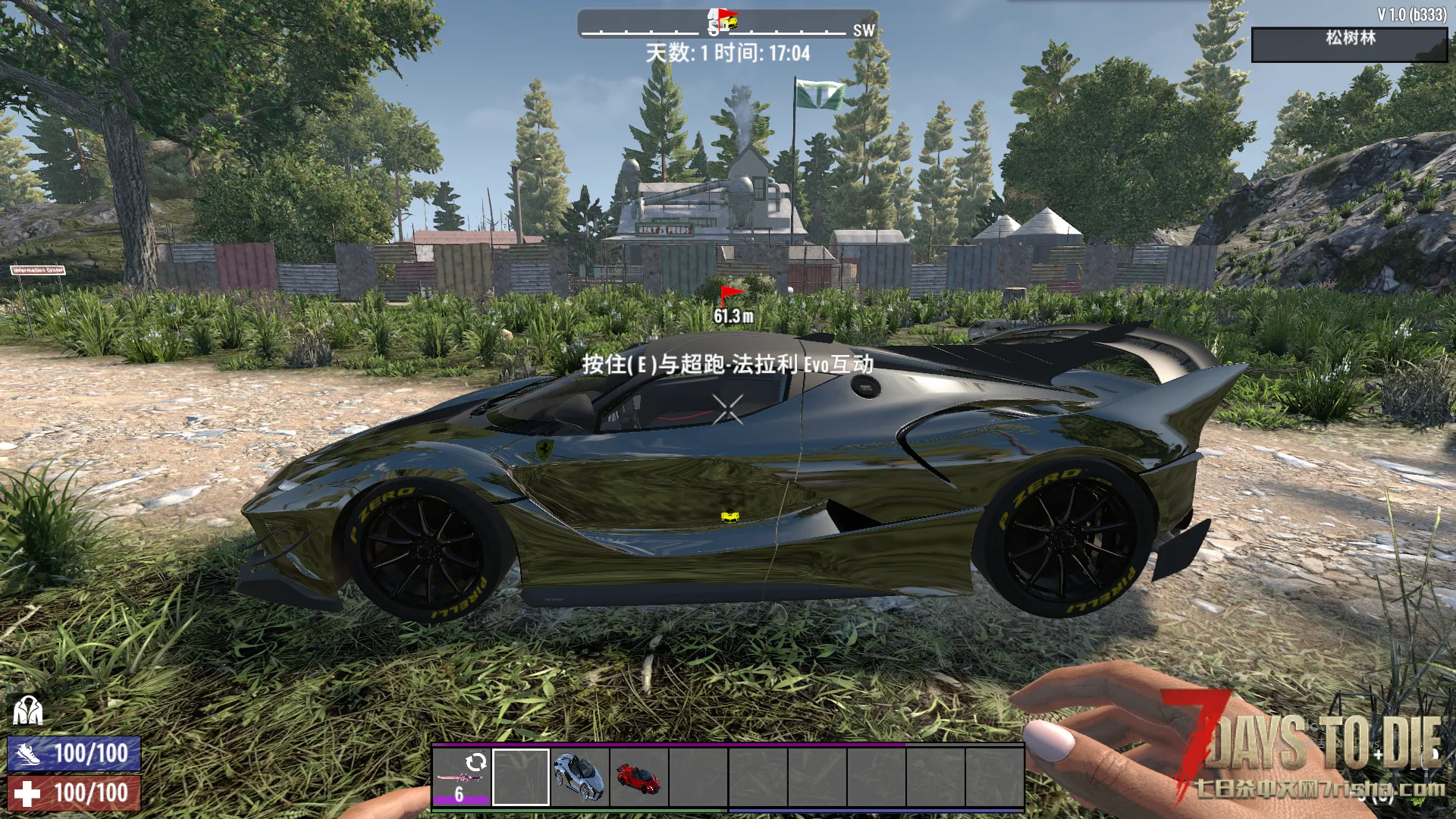The width and height of the screenshot is (1456, 819).
Task: Click the red flag waypoint marker
Action: (x=730, y=294)
